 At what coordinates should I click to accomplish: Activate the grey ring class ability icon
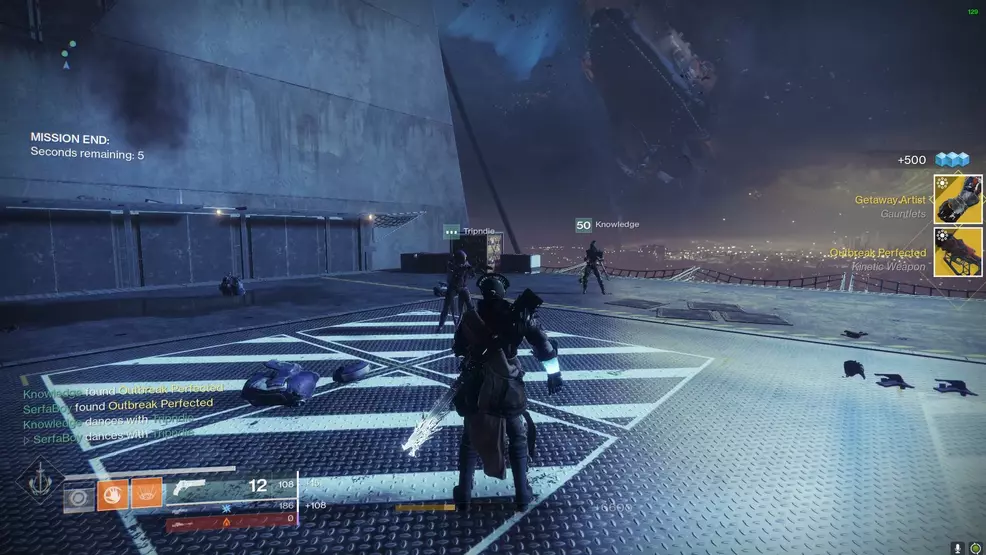[79, 495]
